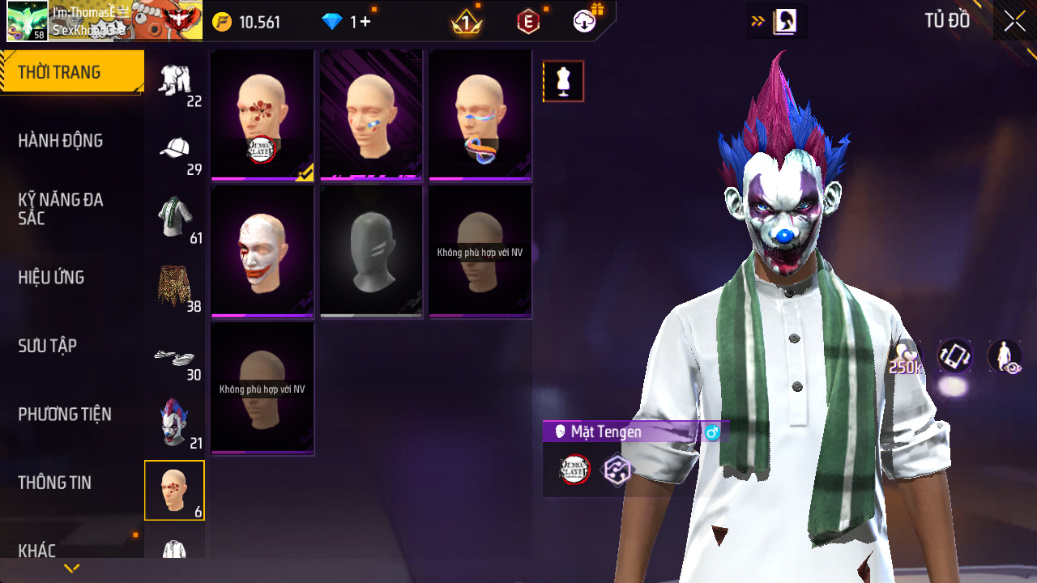Pick the Demon Slayer face paint item
The width and height of the screenshot is (1037, 583).
pos(263,115)
